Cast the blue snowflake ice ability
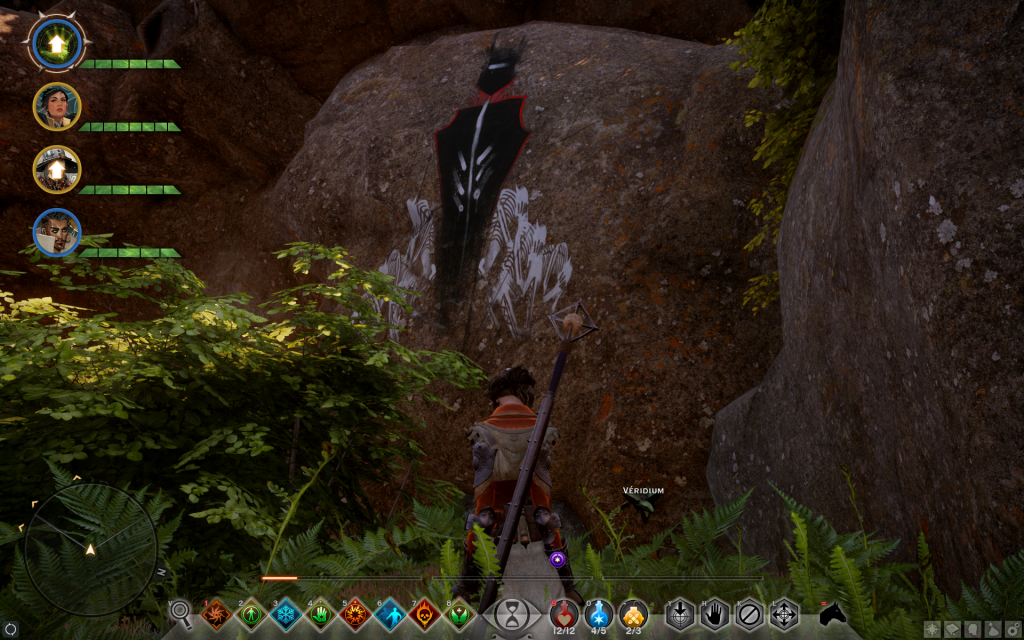Image resolution: width=1024 pixels, height=640 pixels. click(285, 613)
